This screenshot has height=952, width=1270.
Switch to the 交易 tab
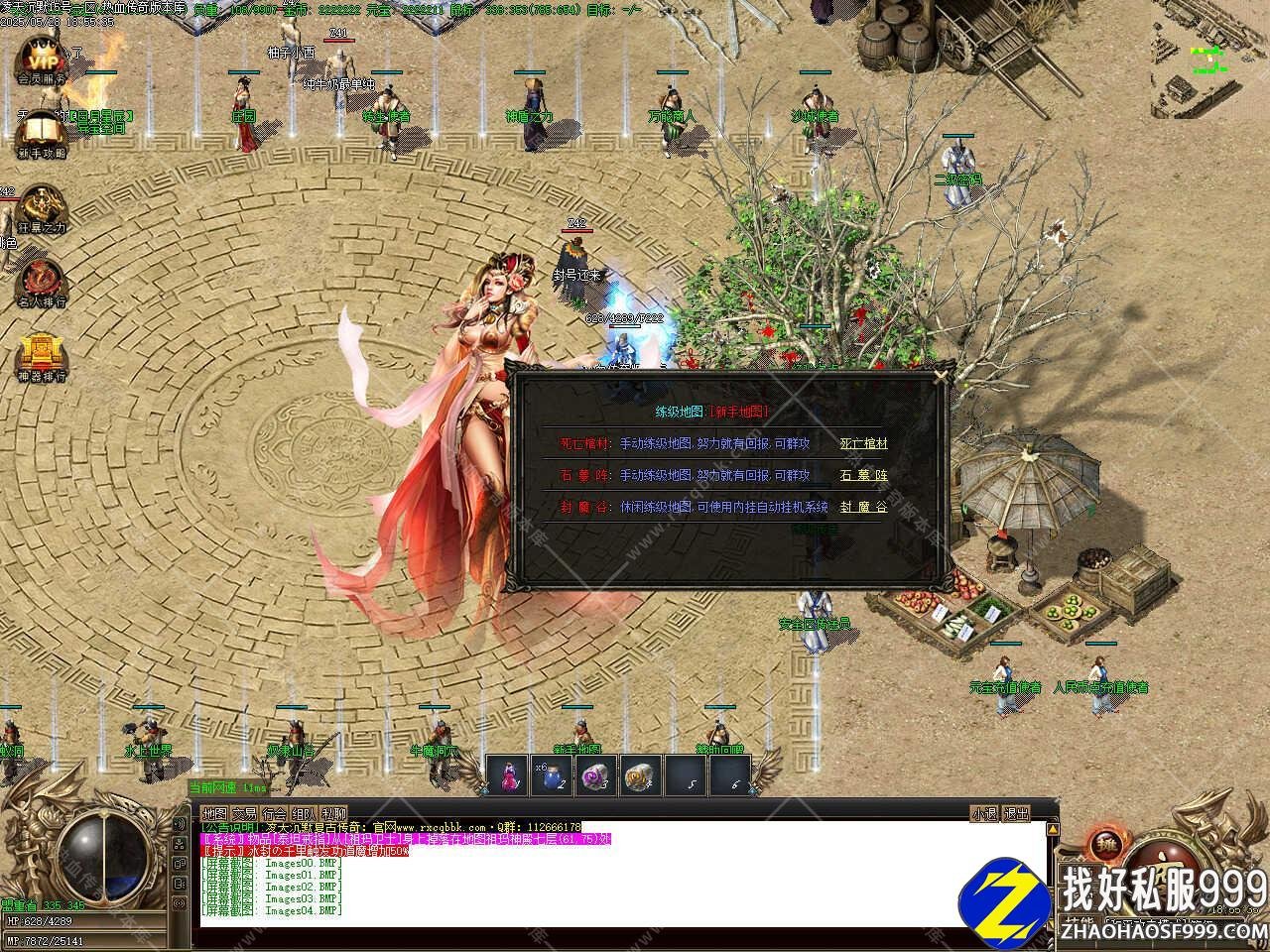(x=244, y=814)
